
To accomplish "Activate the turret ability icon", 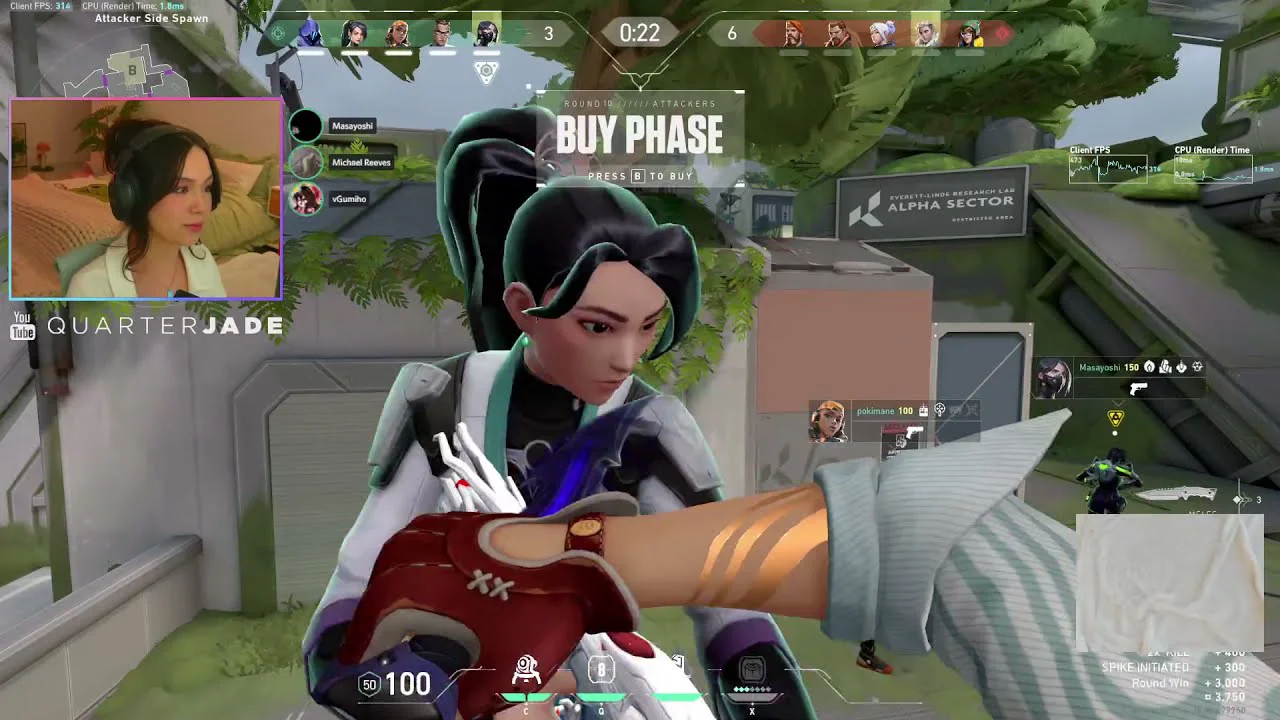I will (526, 669).
